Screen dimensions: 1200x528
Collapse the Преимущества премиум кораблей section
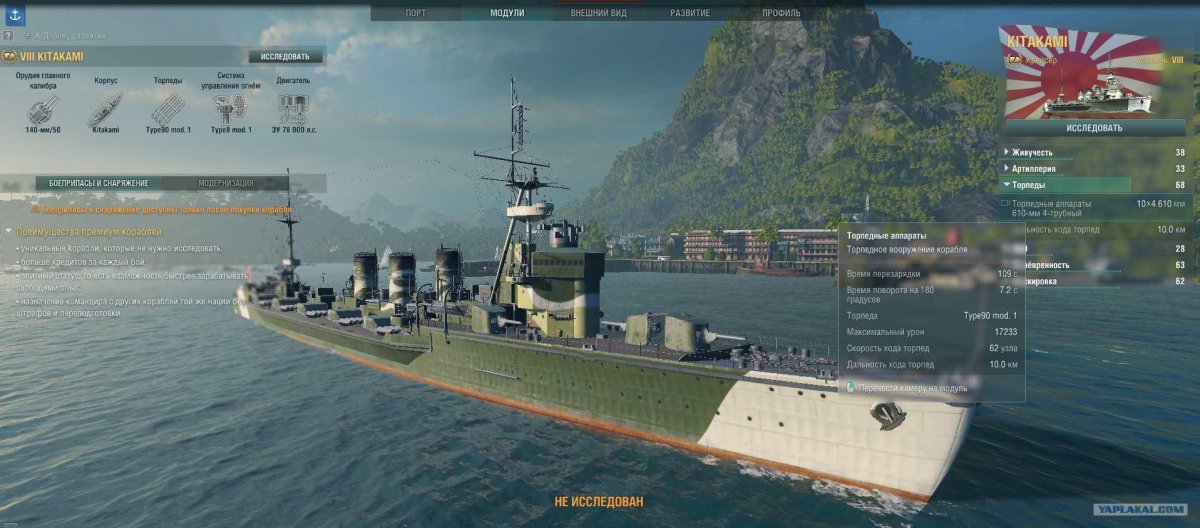(10, 231)
